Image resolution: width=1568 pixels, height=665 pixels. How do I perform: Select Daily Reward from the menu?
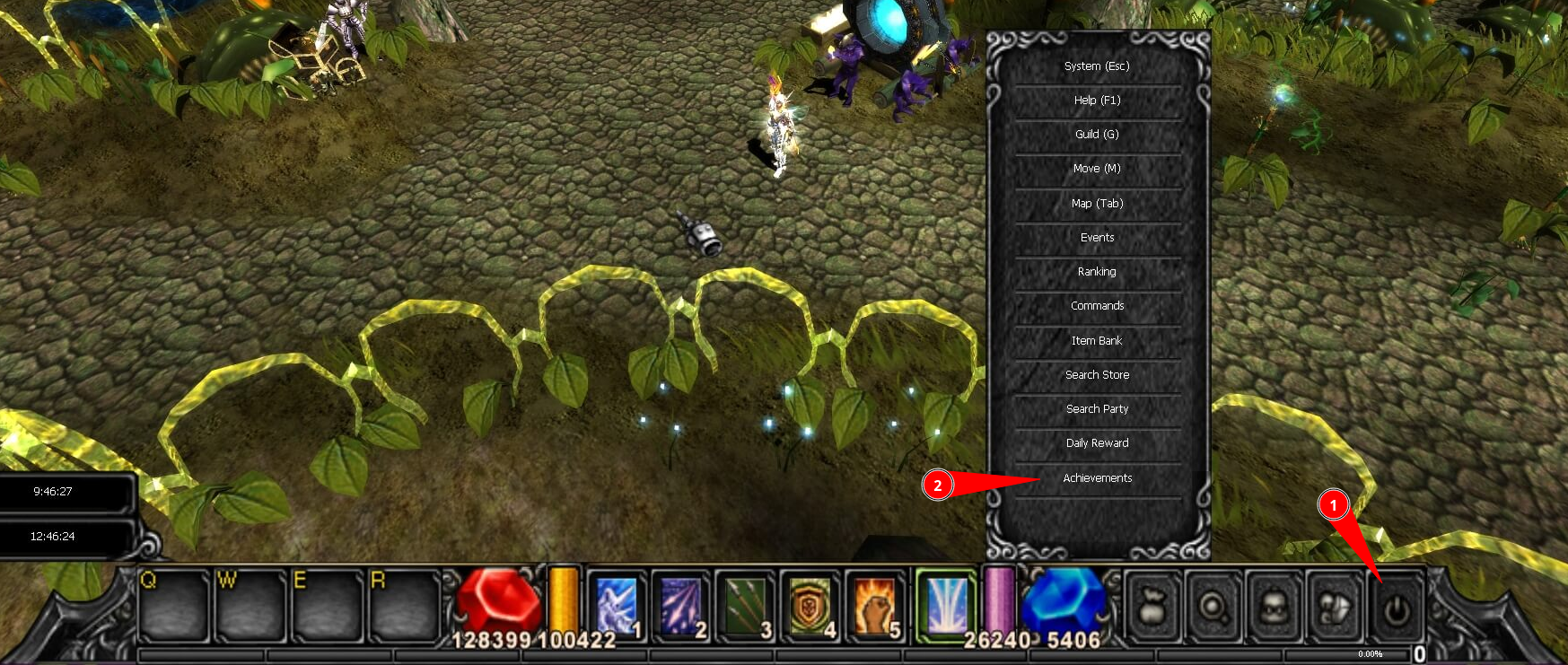1097,442
